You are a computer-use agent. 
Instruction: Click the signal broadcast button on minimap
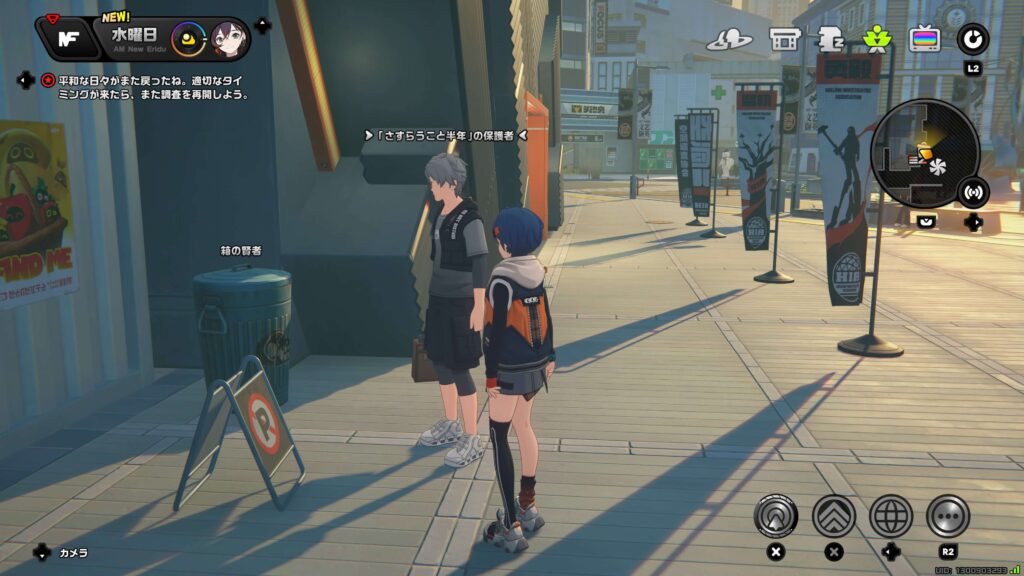click(974, 191)
